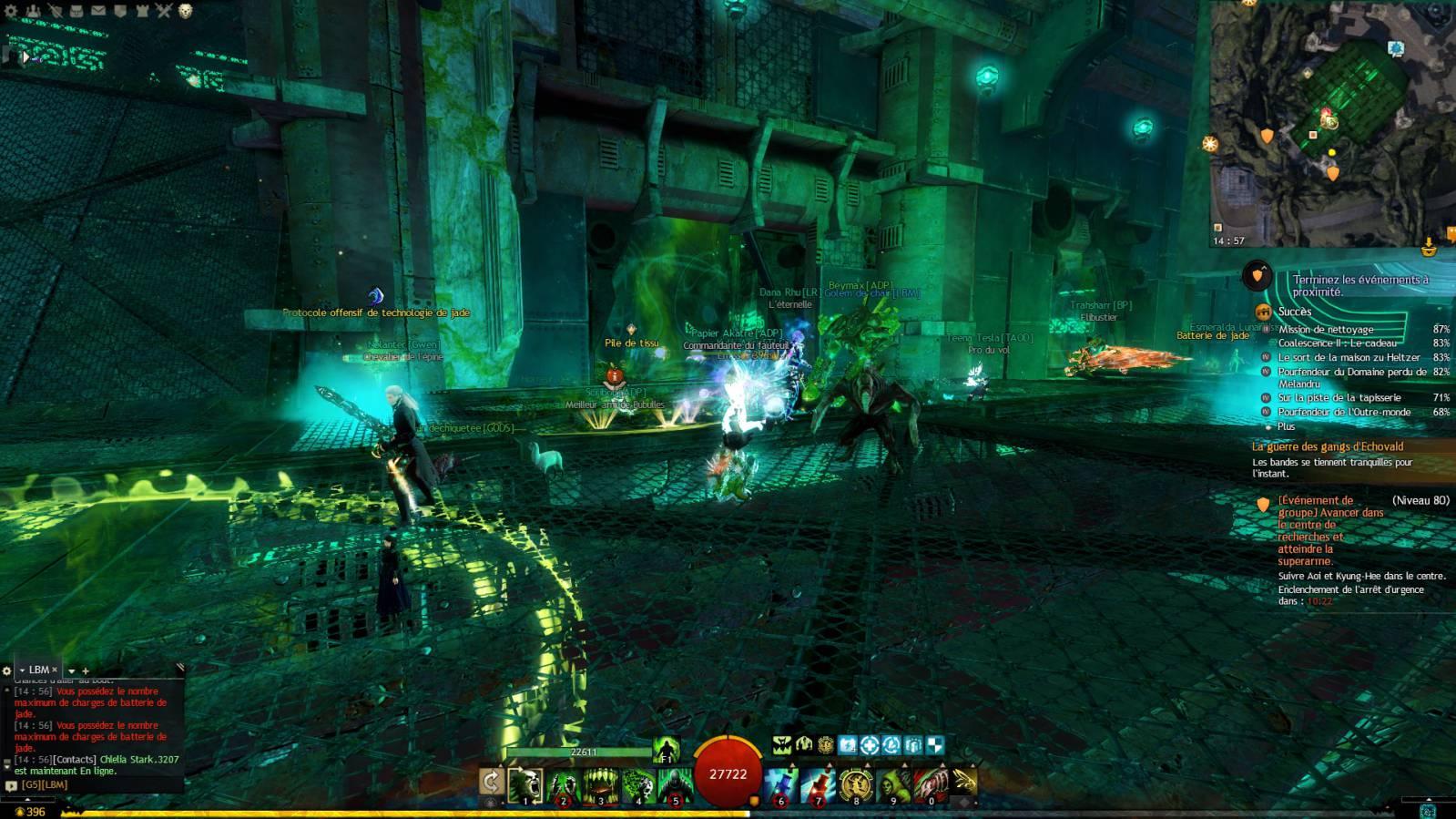
Task: Add a new chat tab
Action: (86, 671)
